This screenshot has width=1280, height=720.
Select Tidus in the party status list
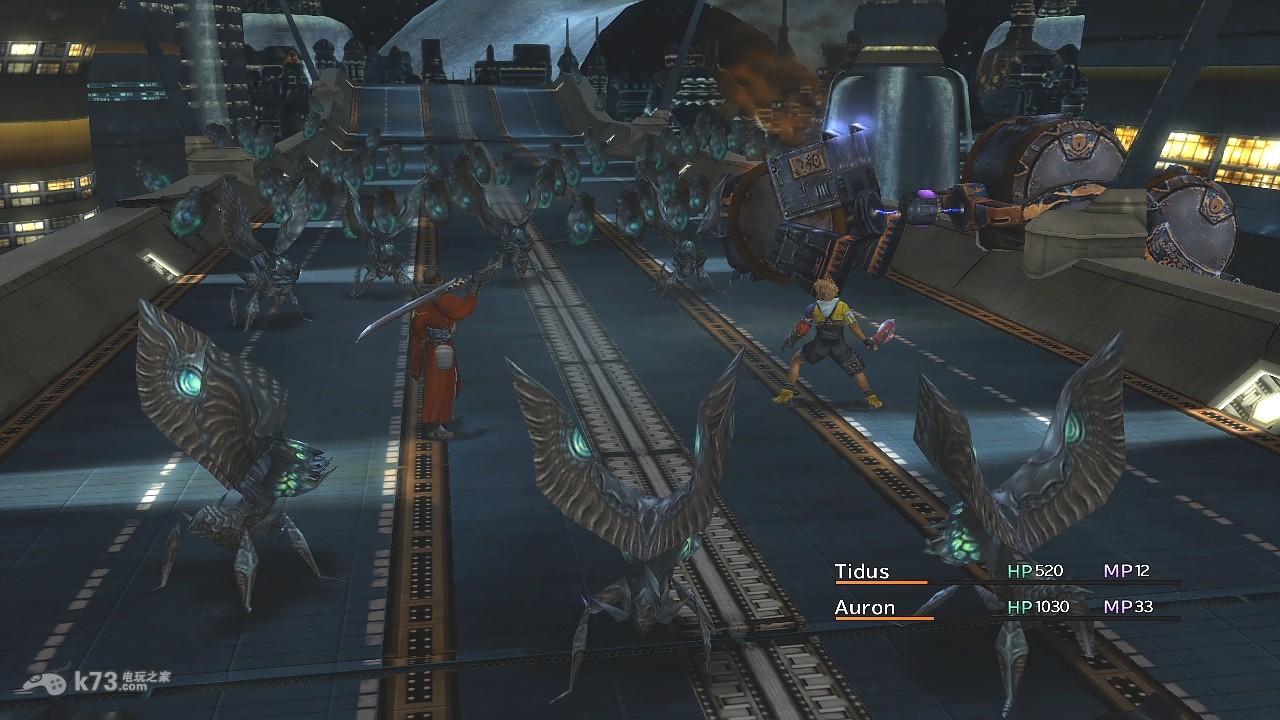point(862,572)
